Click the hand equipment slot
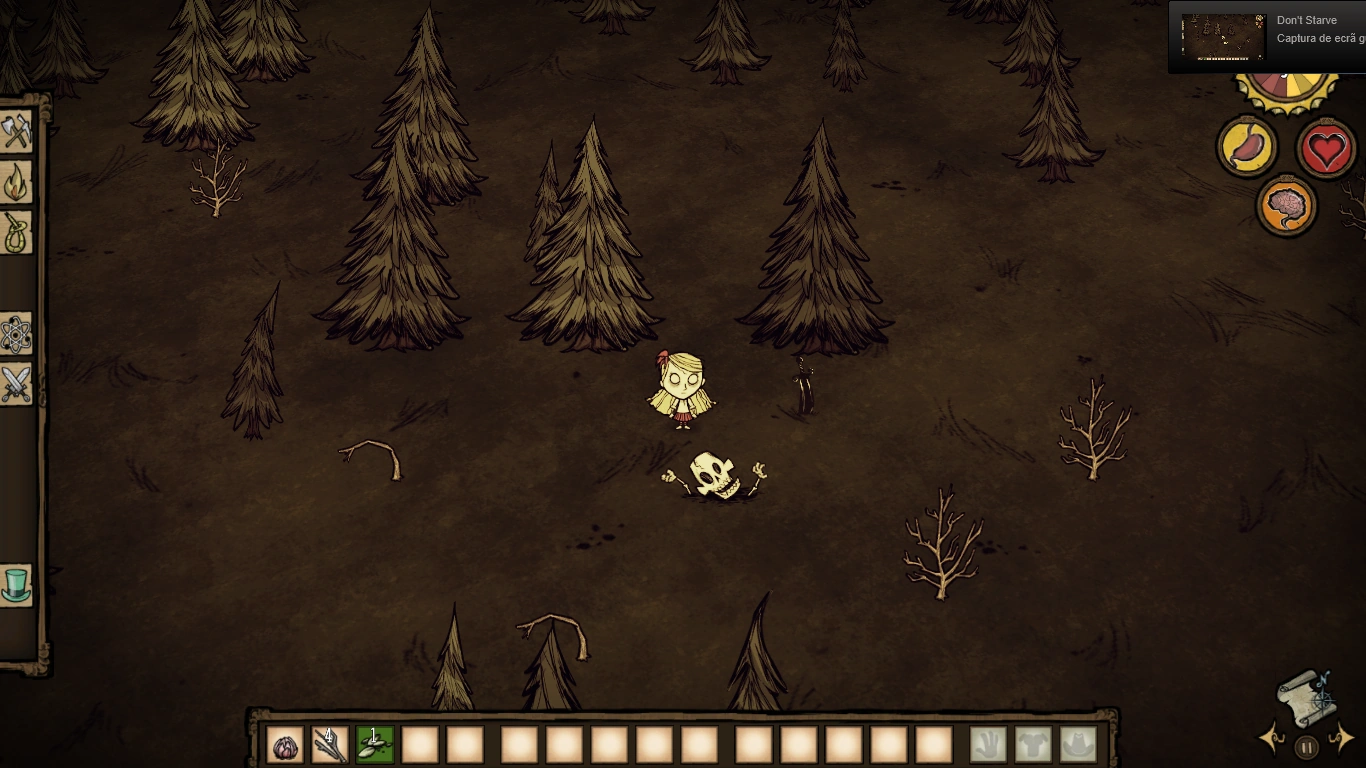The width and height of the screenshot is (1366, 768). click(986, 742)
